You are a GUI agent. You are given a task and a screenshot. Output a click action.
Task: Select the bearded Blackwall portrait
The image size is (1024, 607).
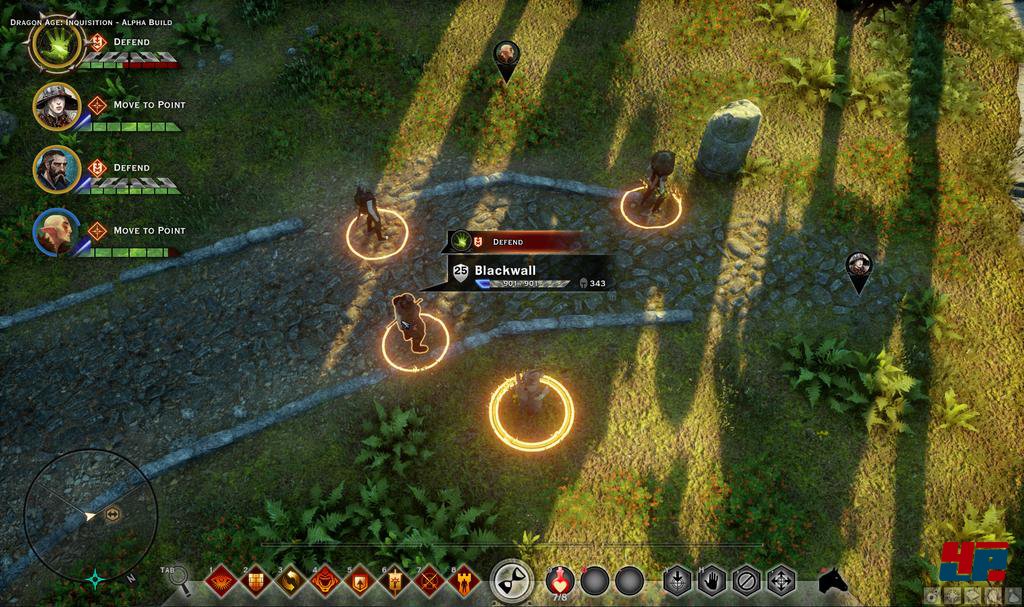(57, 169)
